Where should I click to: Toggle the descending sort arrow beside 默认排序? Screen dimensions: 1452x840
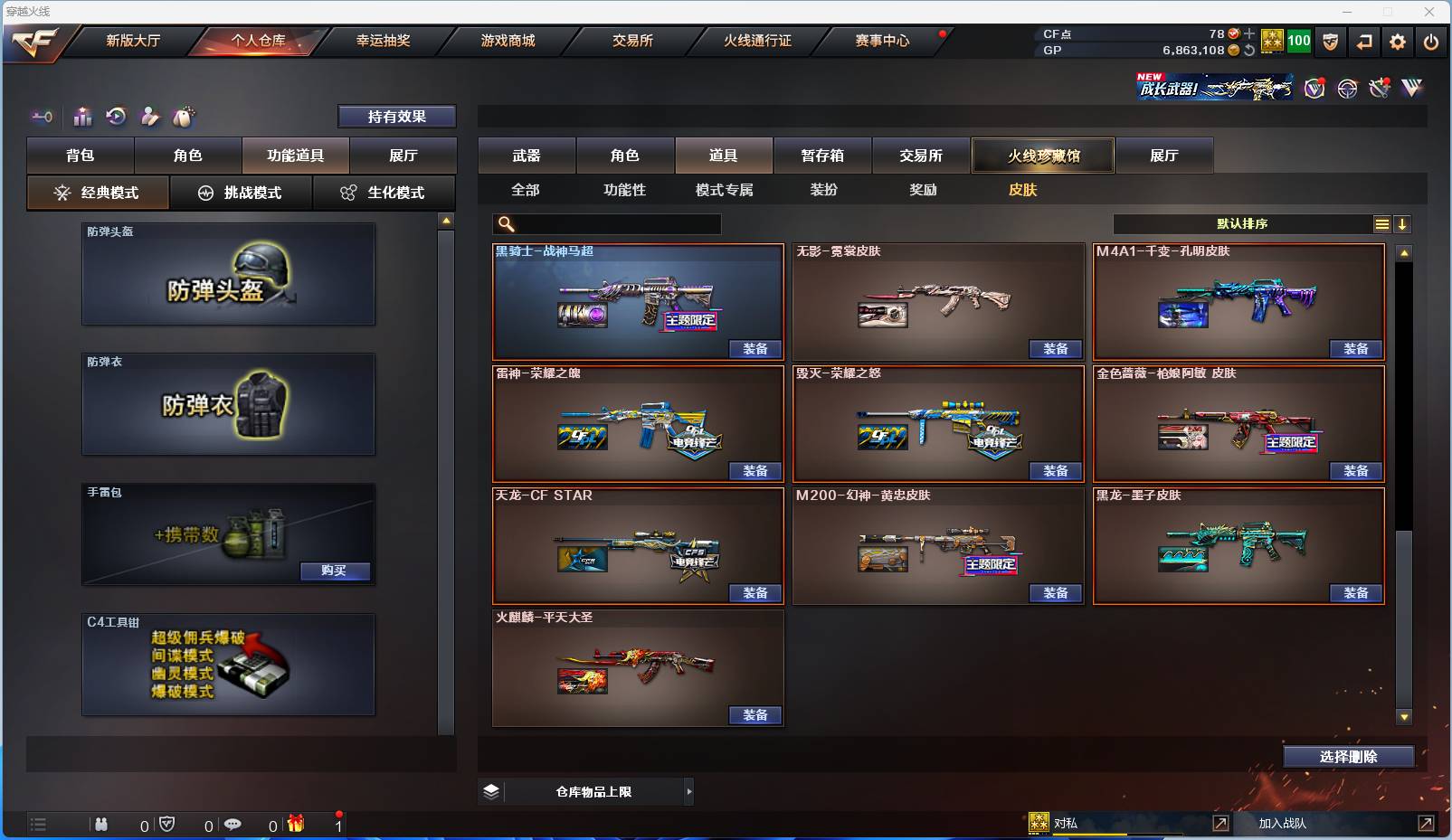pyautogui.click(x=1402, y=223)
